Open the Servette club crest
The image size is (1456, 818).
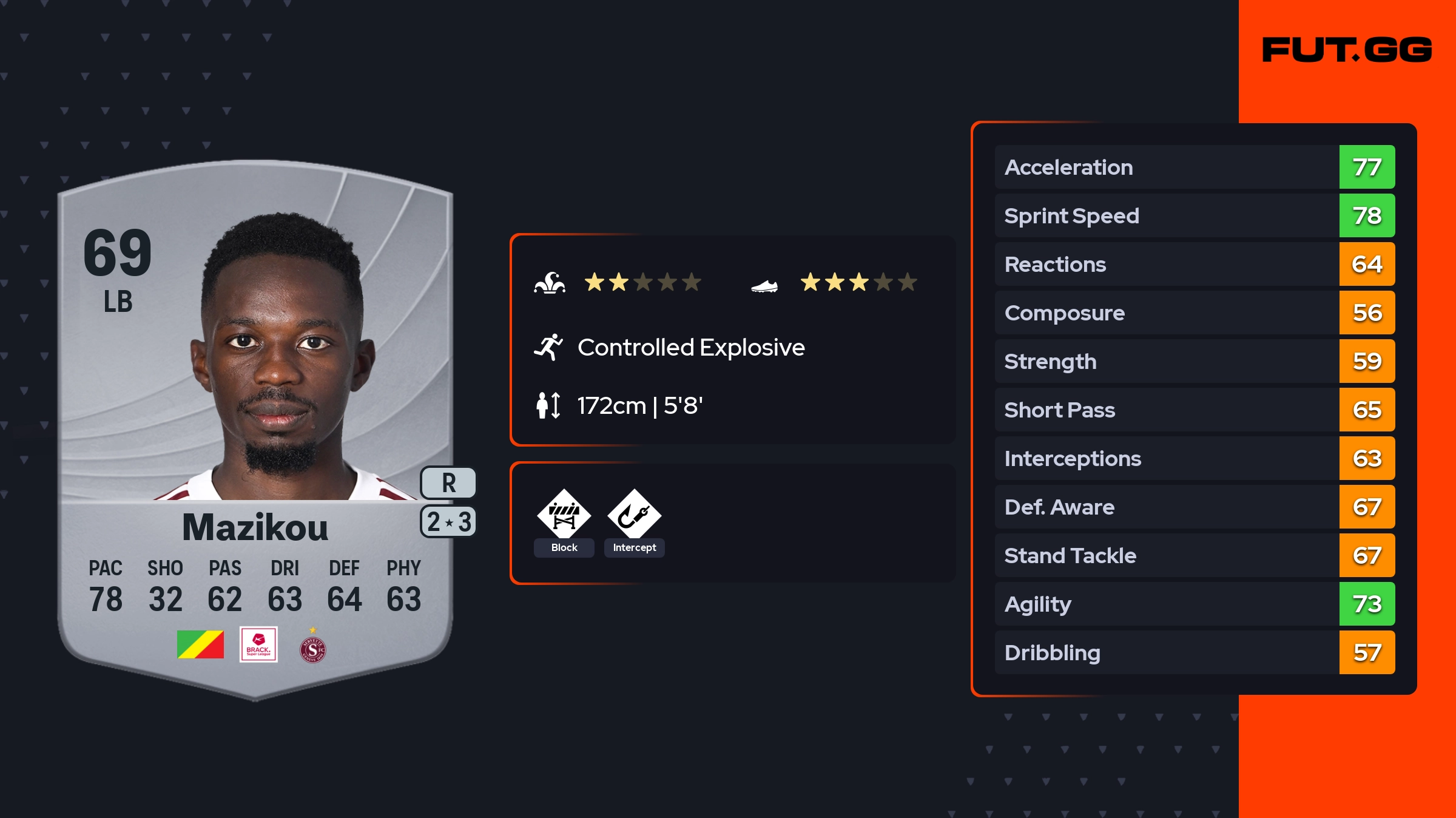(312, 648)
